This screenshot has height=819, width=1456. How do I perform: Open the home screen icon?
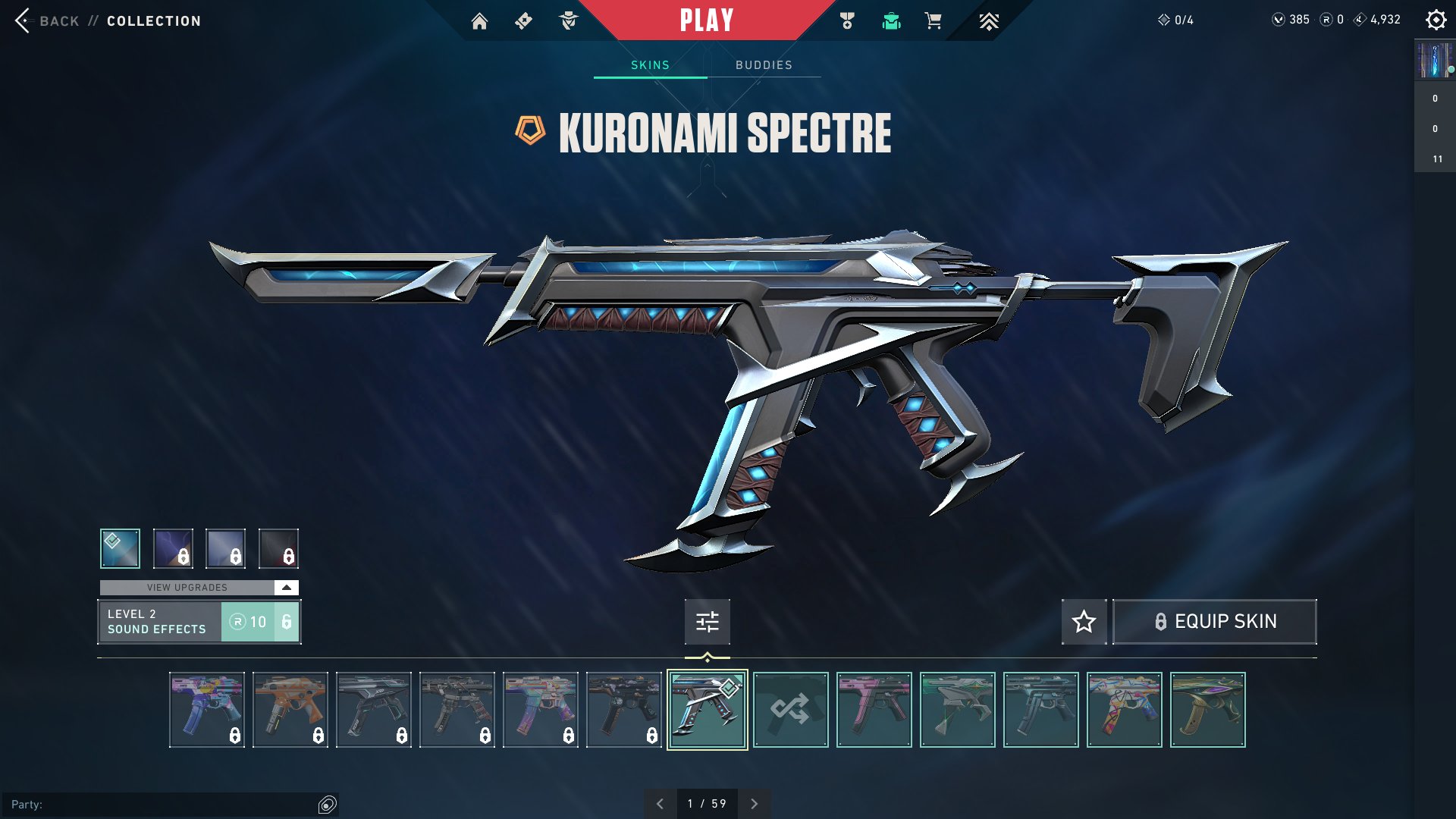479,21
